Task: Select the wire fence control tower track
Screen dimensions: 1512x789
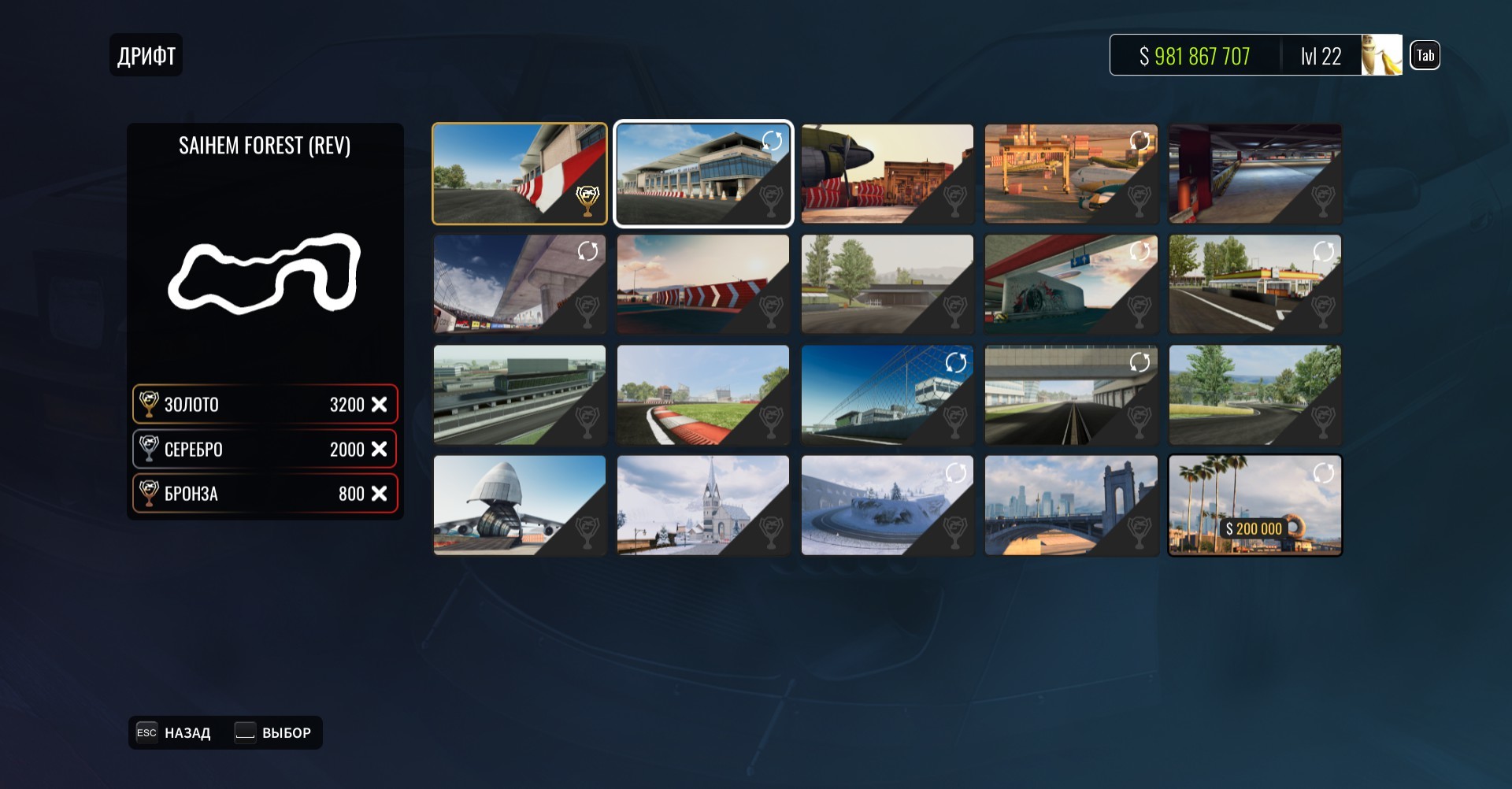Action: point(887,394)
